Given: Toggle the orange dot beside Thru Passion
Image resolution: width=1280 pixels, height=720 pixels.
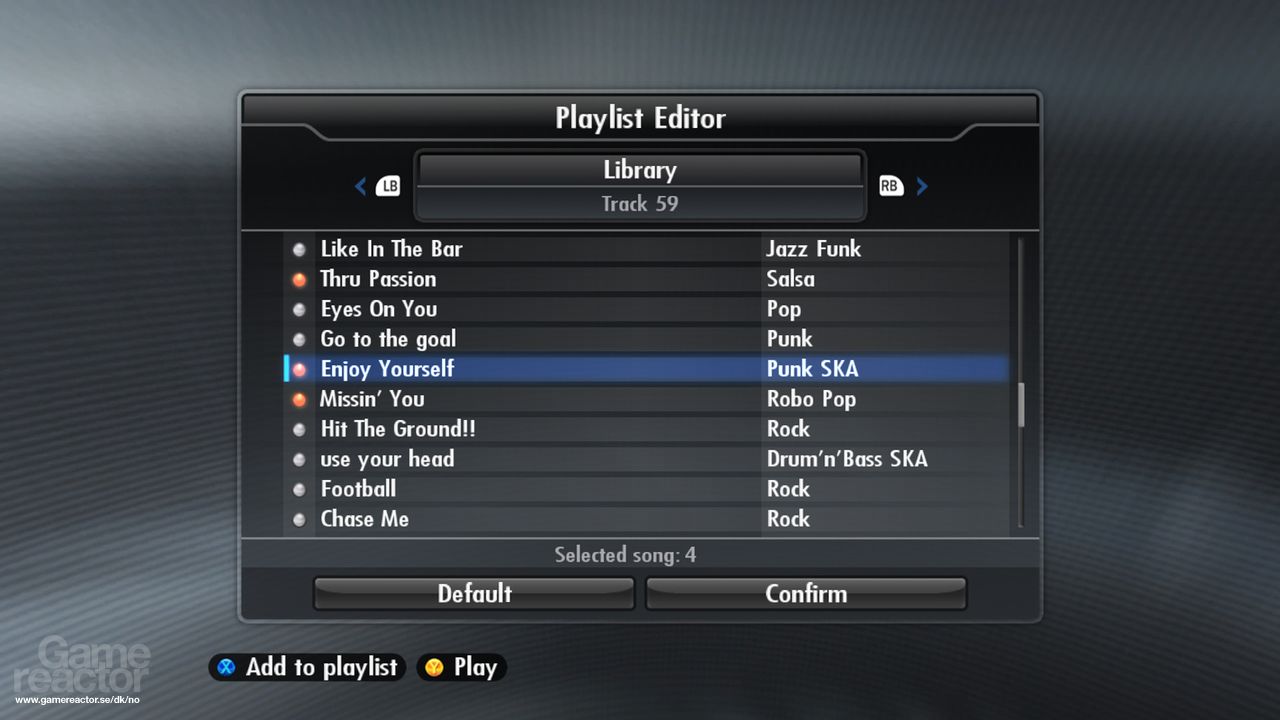Looking at the screenshot, I should point(298,279).
